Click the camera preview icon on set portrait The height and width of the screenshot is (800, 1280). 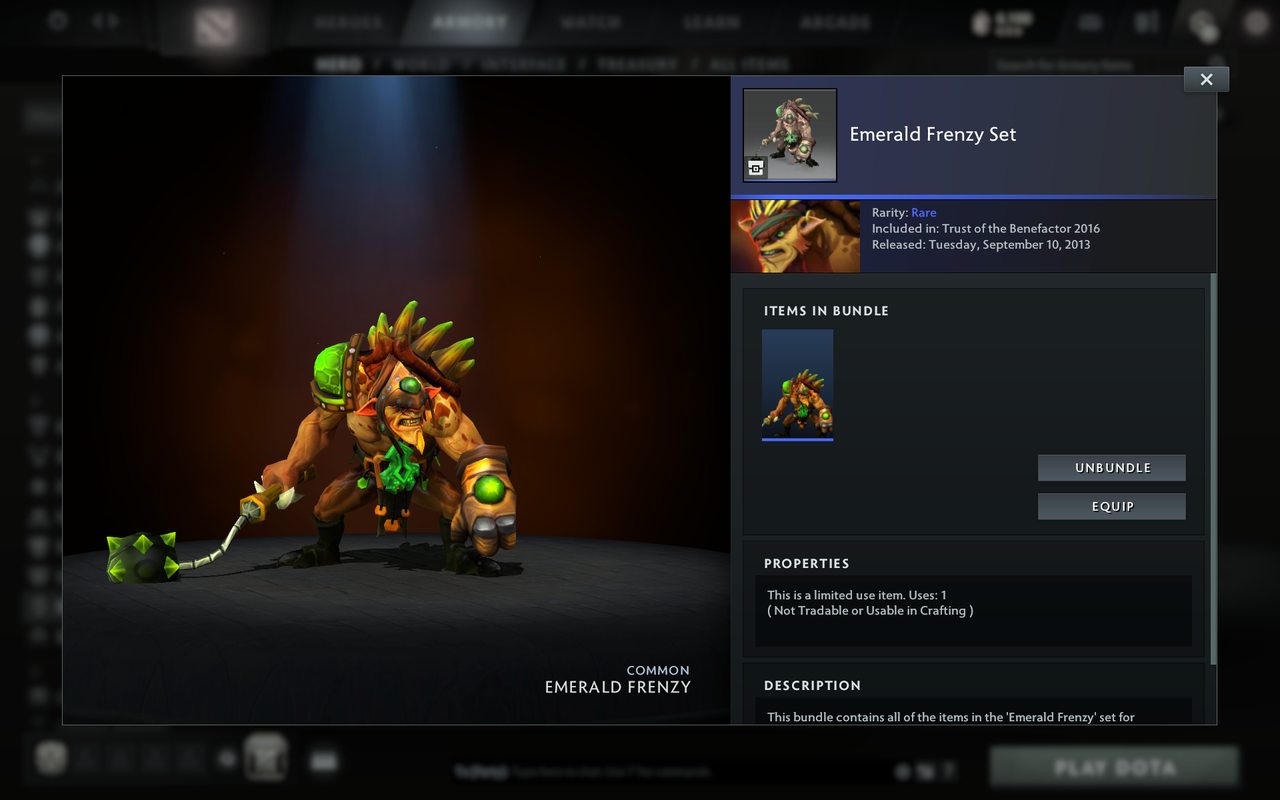coord(755,168)
